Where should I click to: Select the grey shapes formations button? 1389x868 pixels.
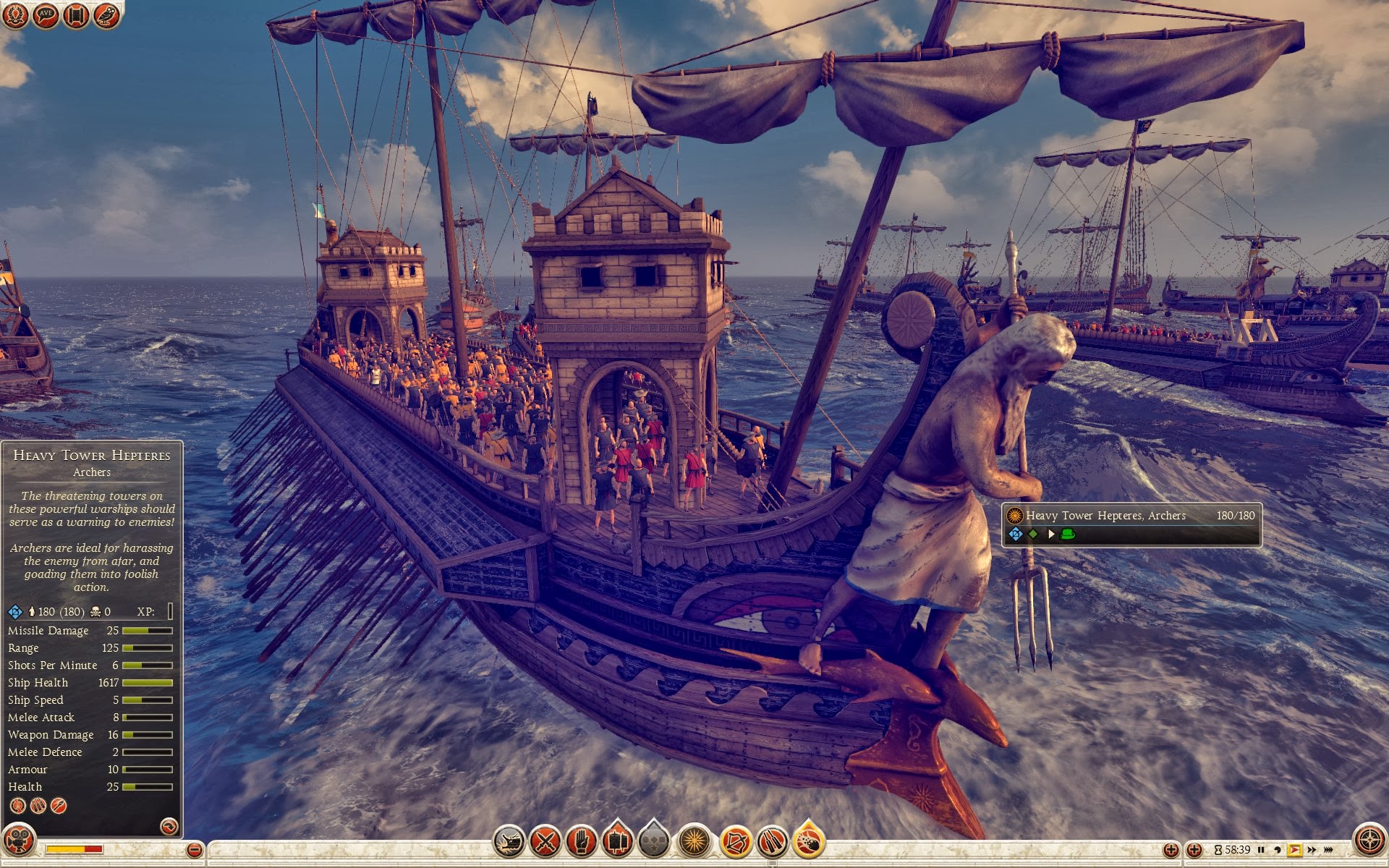click(654, 841)
